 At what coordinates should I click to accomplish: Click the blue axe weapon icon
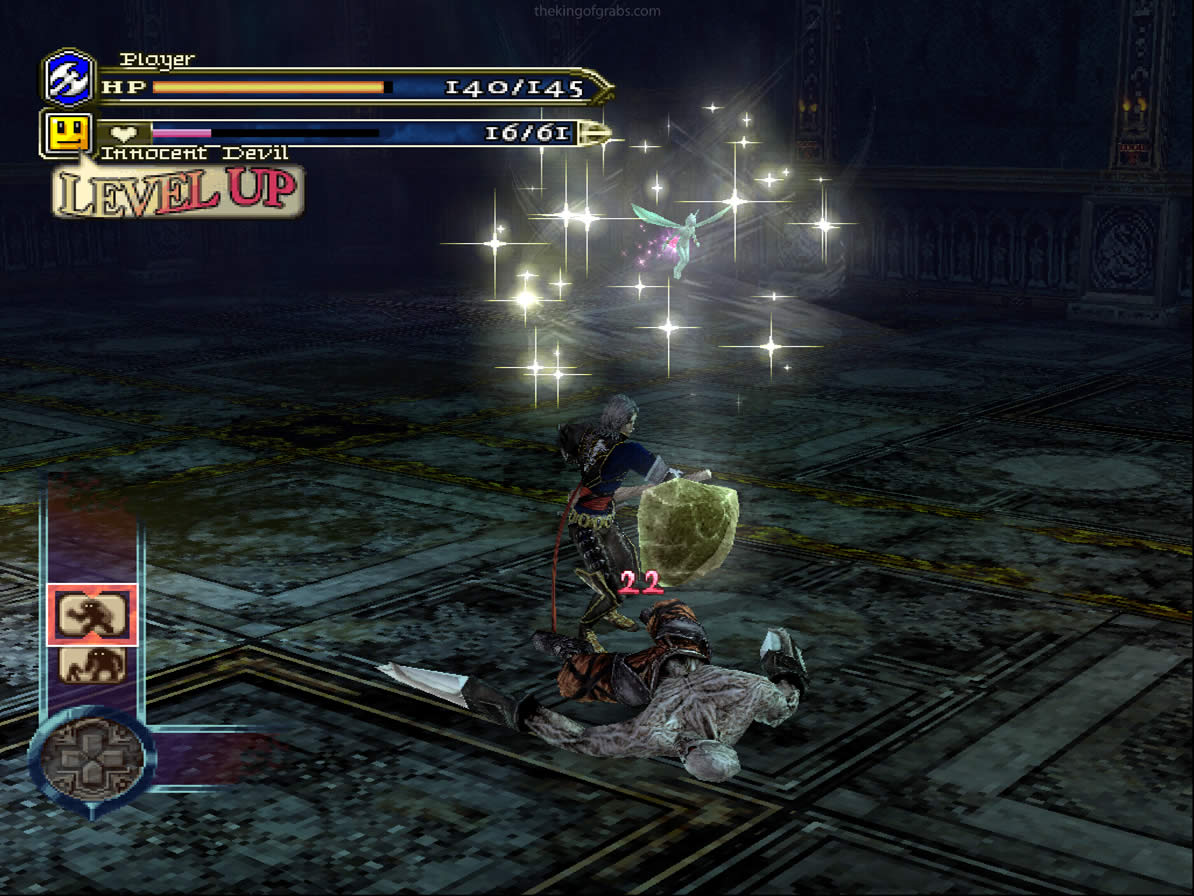click(69, 78)
